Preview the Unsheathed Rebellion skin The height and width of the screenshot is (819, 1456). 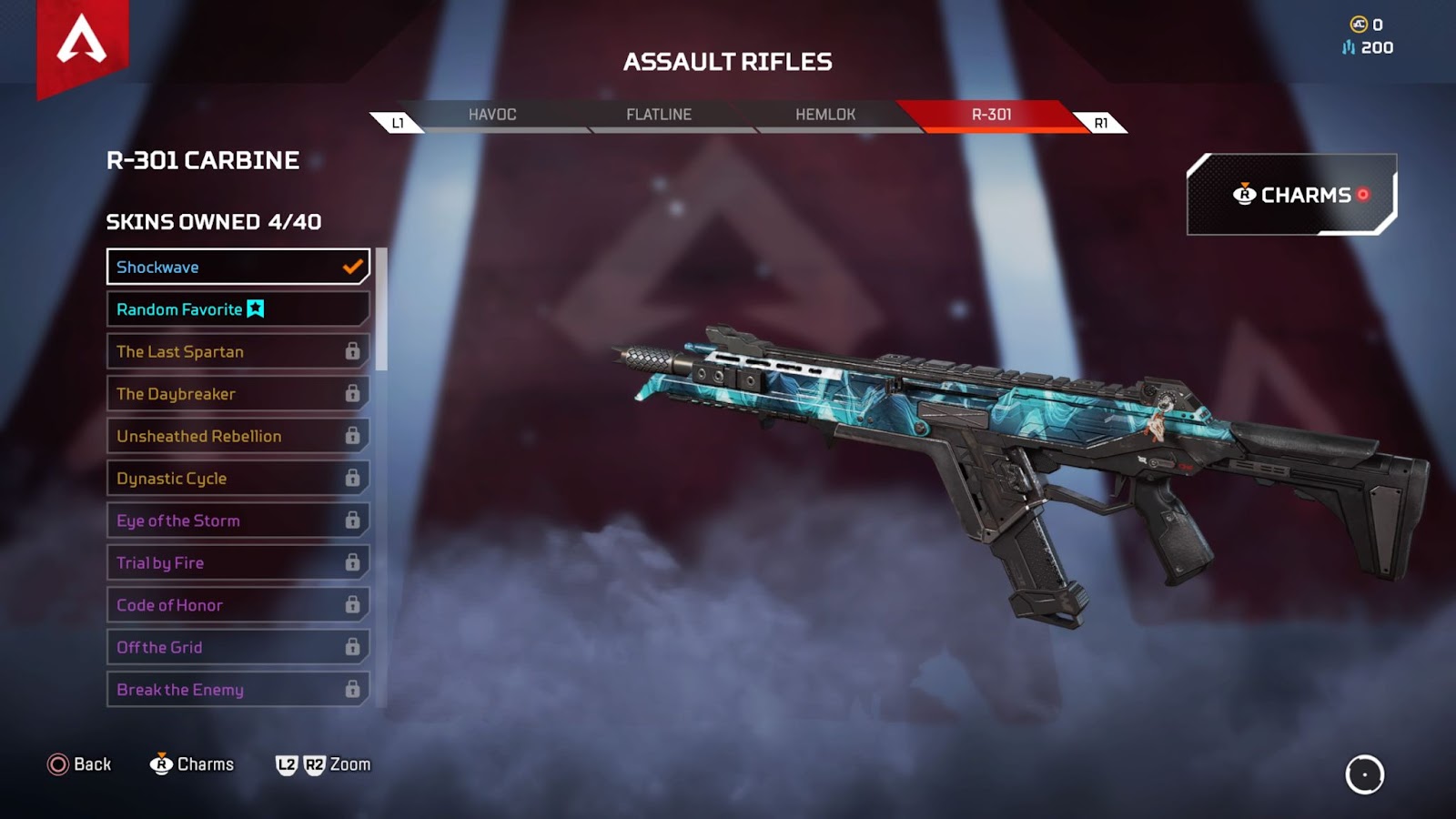click(x=238, y=436)
